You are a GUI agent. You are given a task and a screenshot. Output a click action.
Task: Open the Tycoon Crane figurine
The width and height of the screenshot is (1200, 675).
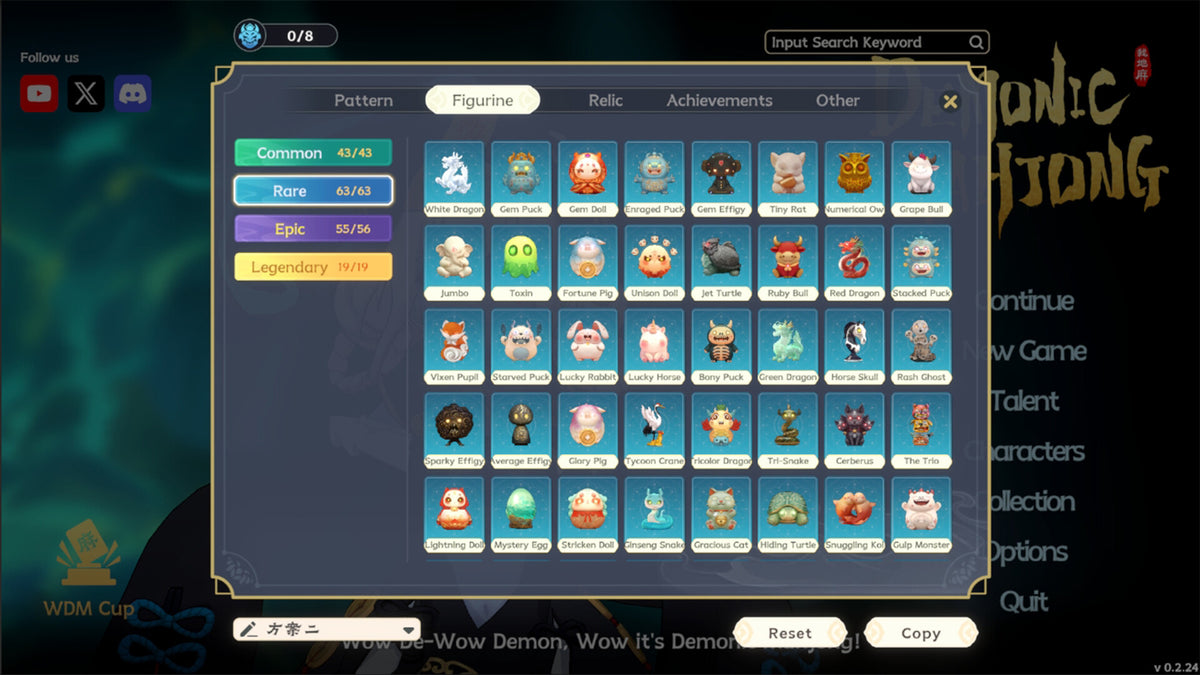click(654, 430)
